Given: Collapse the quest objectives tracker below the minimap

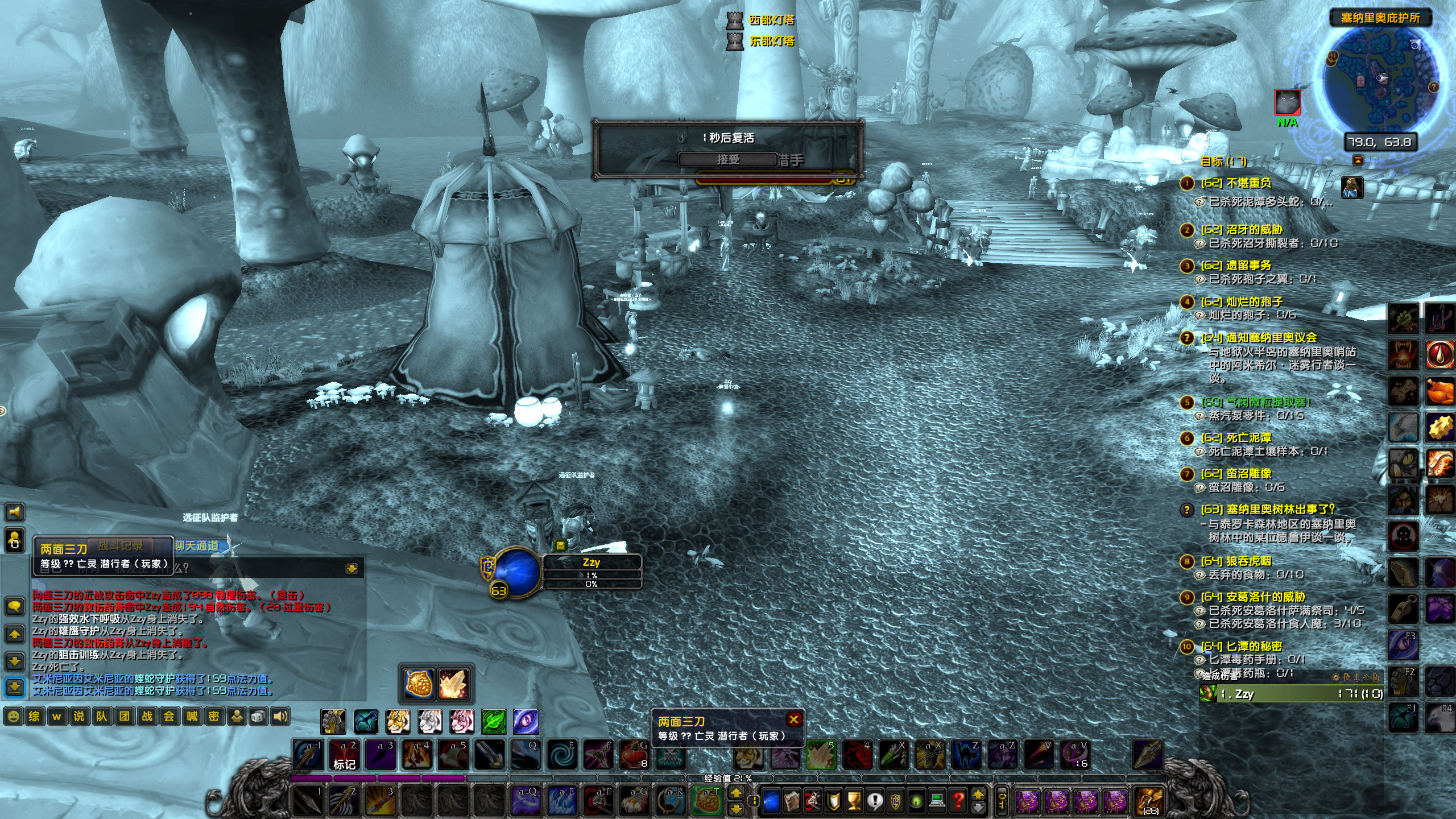Looking at the screenshot, I should (x=1358, y=160).
